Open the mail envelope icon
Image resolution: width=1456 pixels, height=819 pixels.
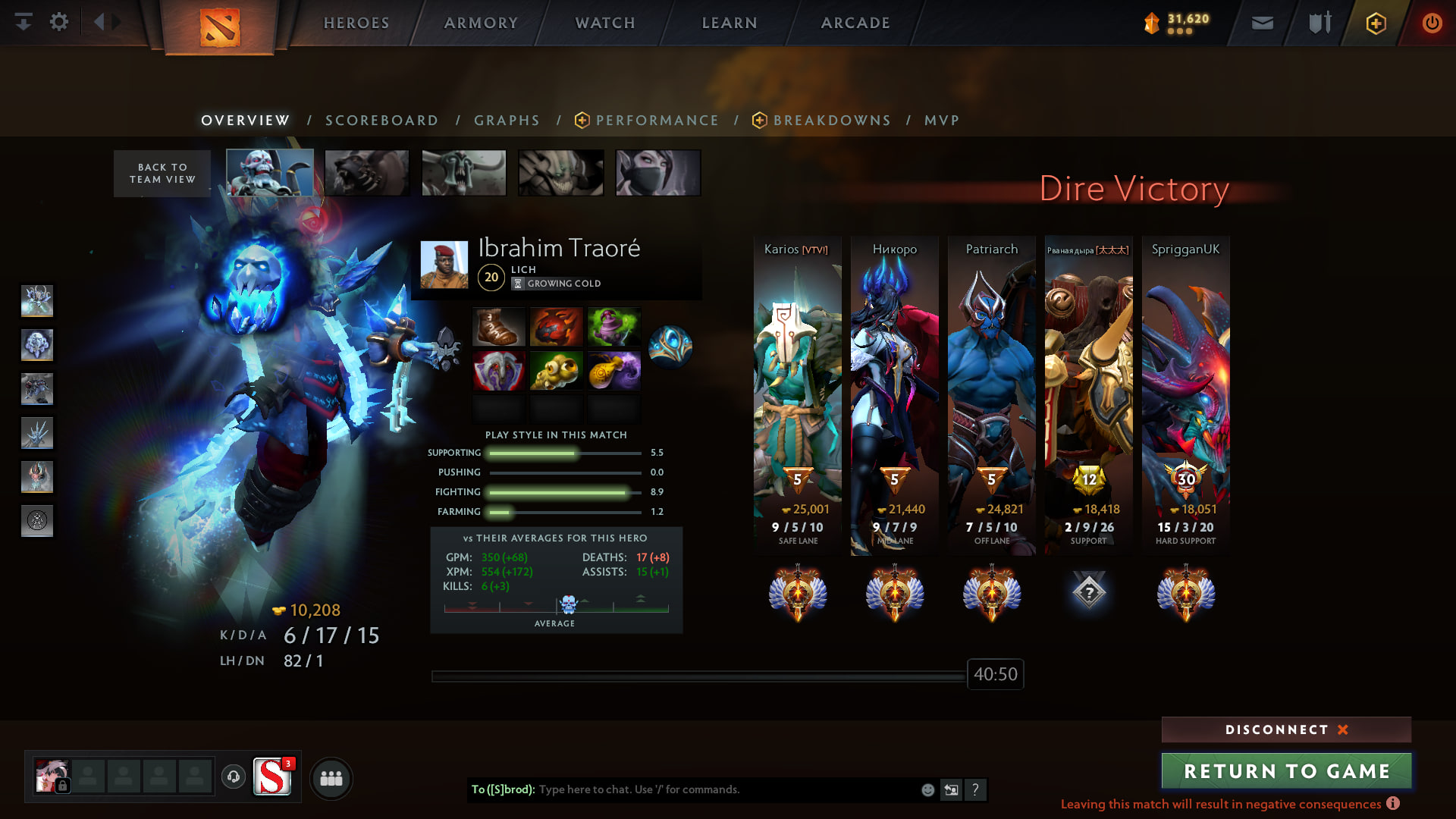[x=1263, y=23]
